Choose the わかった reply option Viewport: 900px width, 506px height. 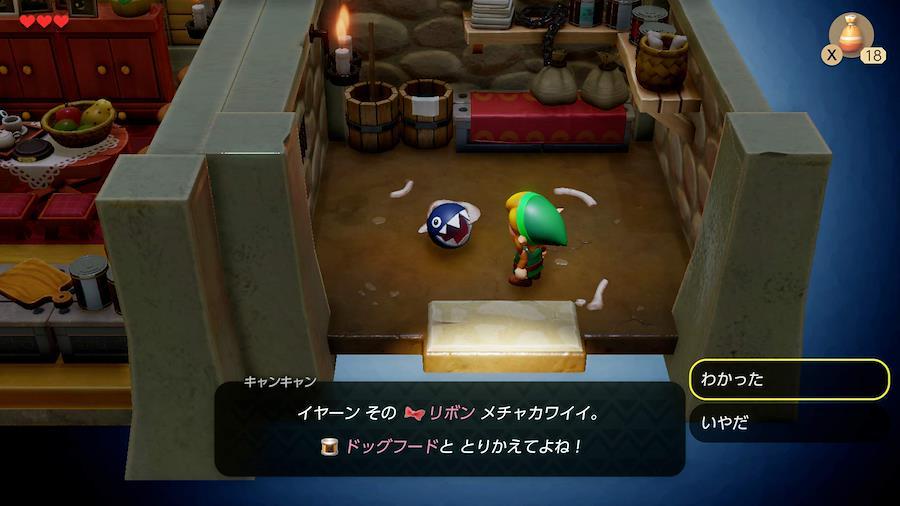(788, 380)
